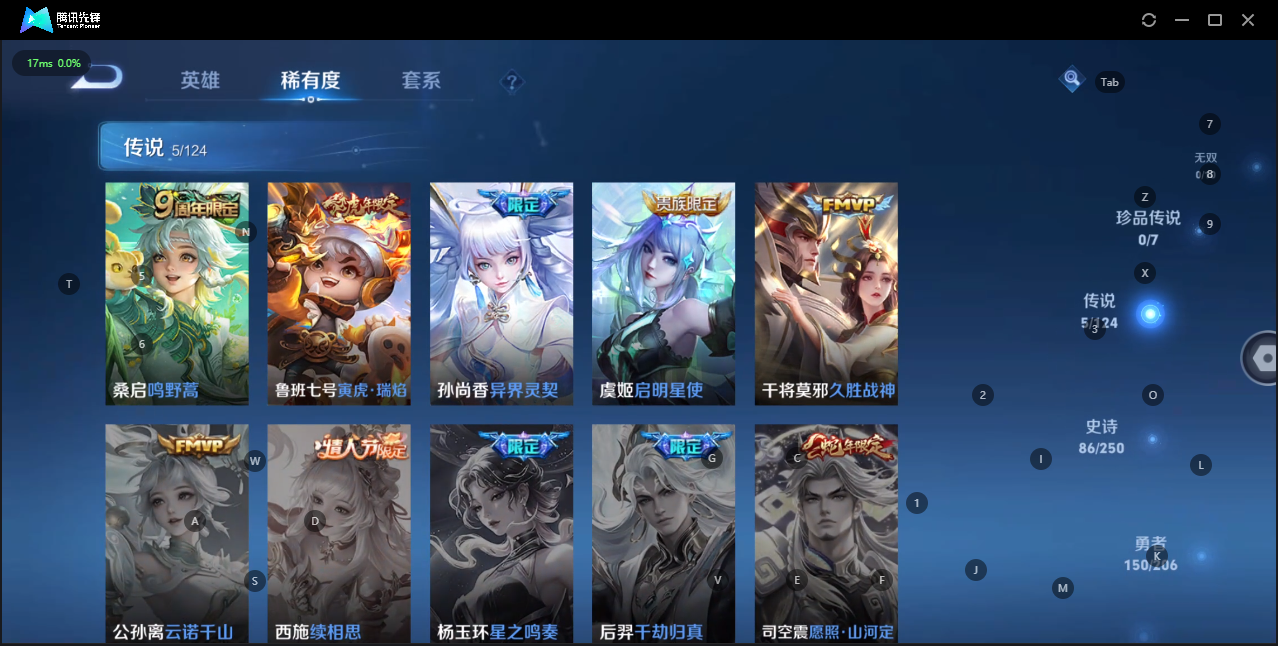Viewport: 1278px width, 646px height.
Task: Choose the 鲁班七号 寅虎·瑞焰 skin card
Action: click(339, 293)
